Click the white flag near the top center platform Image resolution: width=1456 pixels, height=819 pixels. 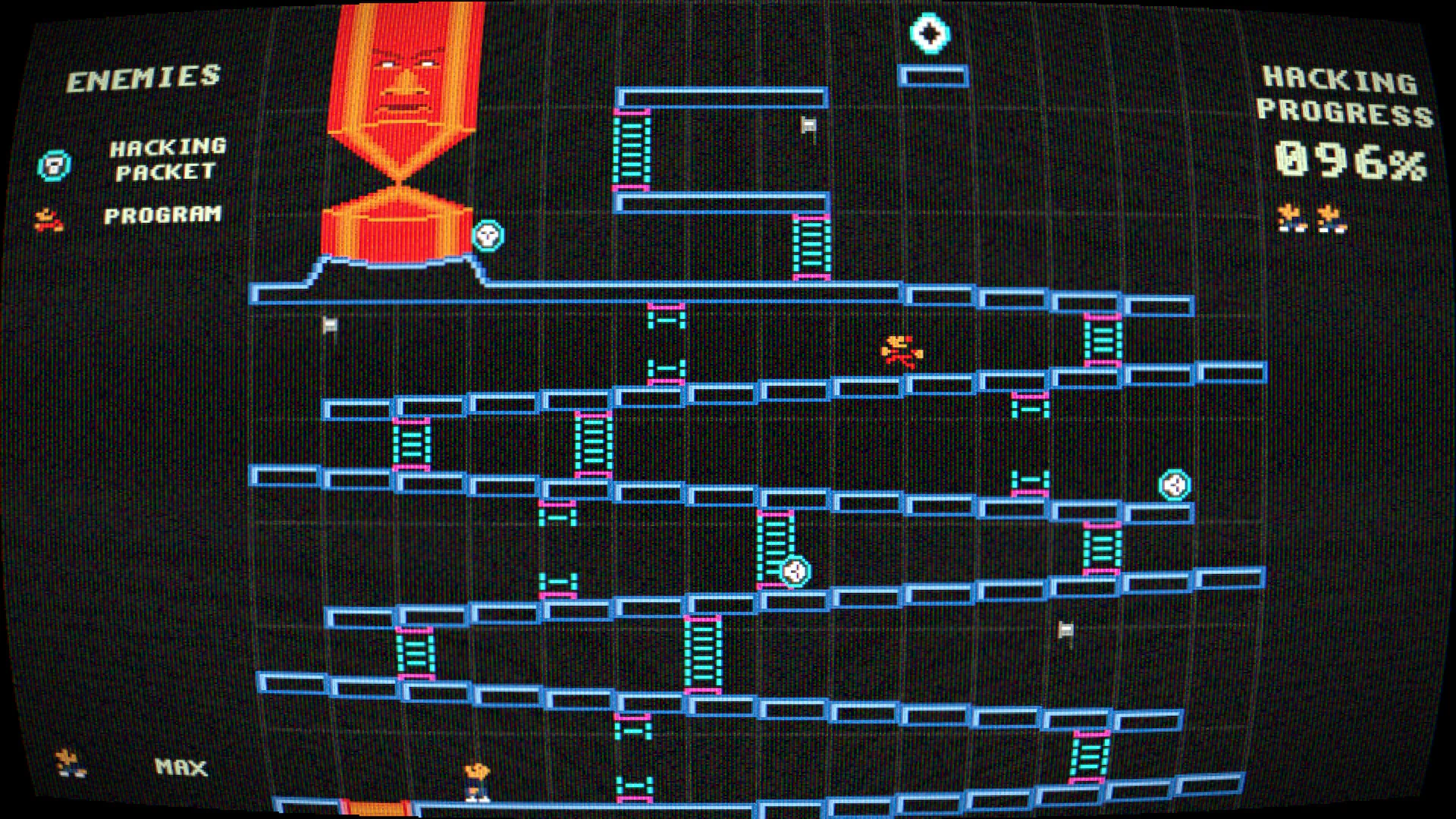807,124
